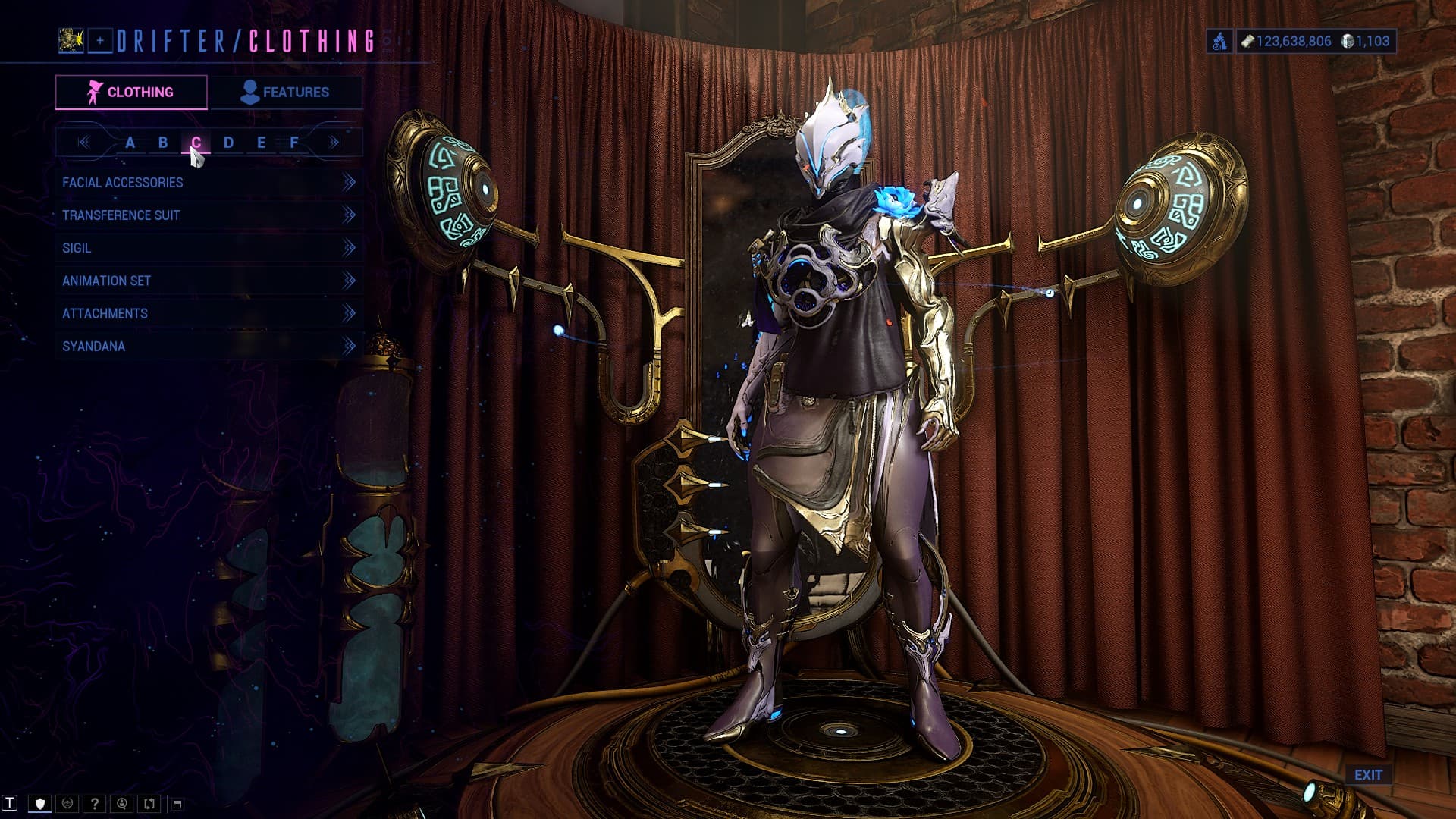
Task: Exit the Drifter clothing screen
Action: 1368,775
